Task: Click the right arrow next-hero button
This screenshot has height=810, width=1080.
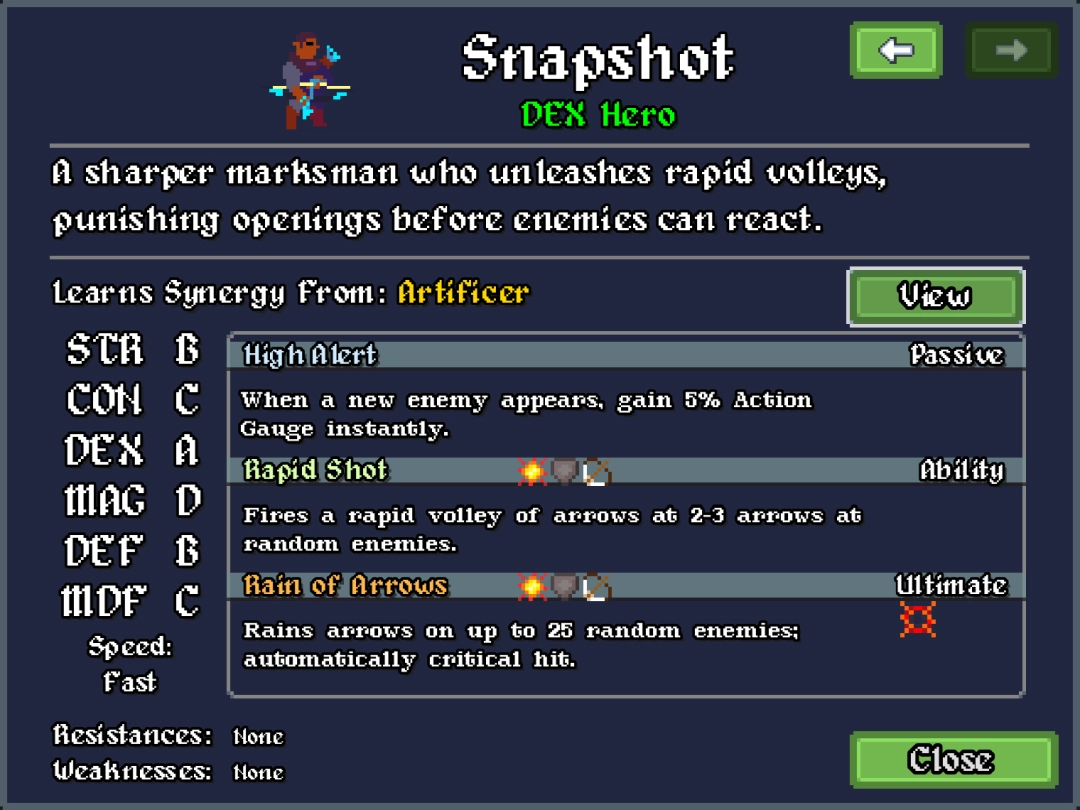Action: (1010, 50)
